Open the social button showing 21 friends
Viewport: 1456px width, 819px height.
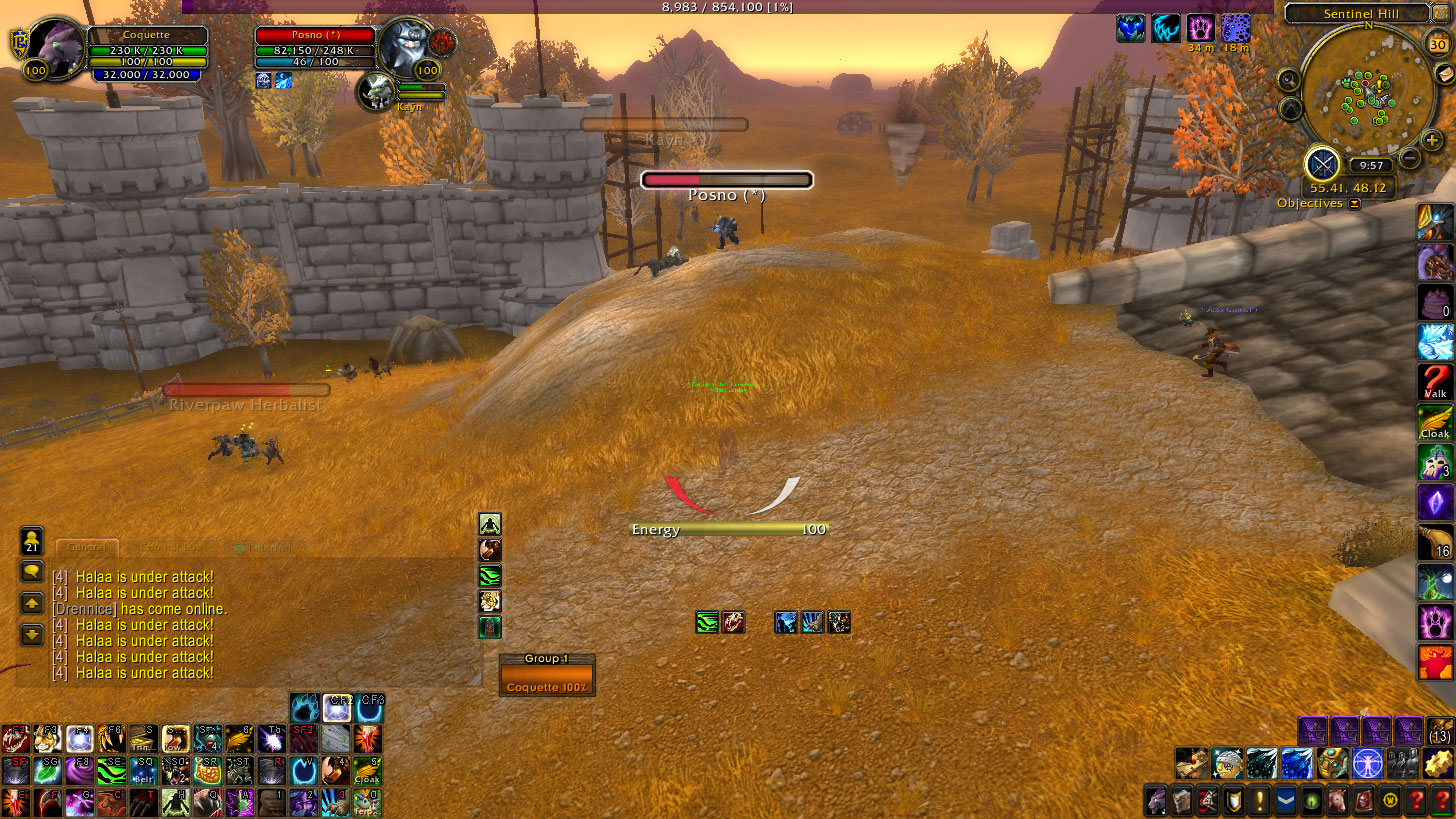point(32,541)
